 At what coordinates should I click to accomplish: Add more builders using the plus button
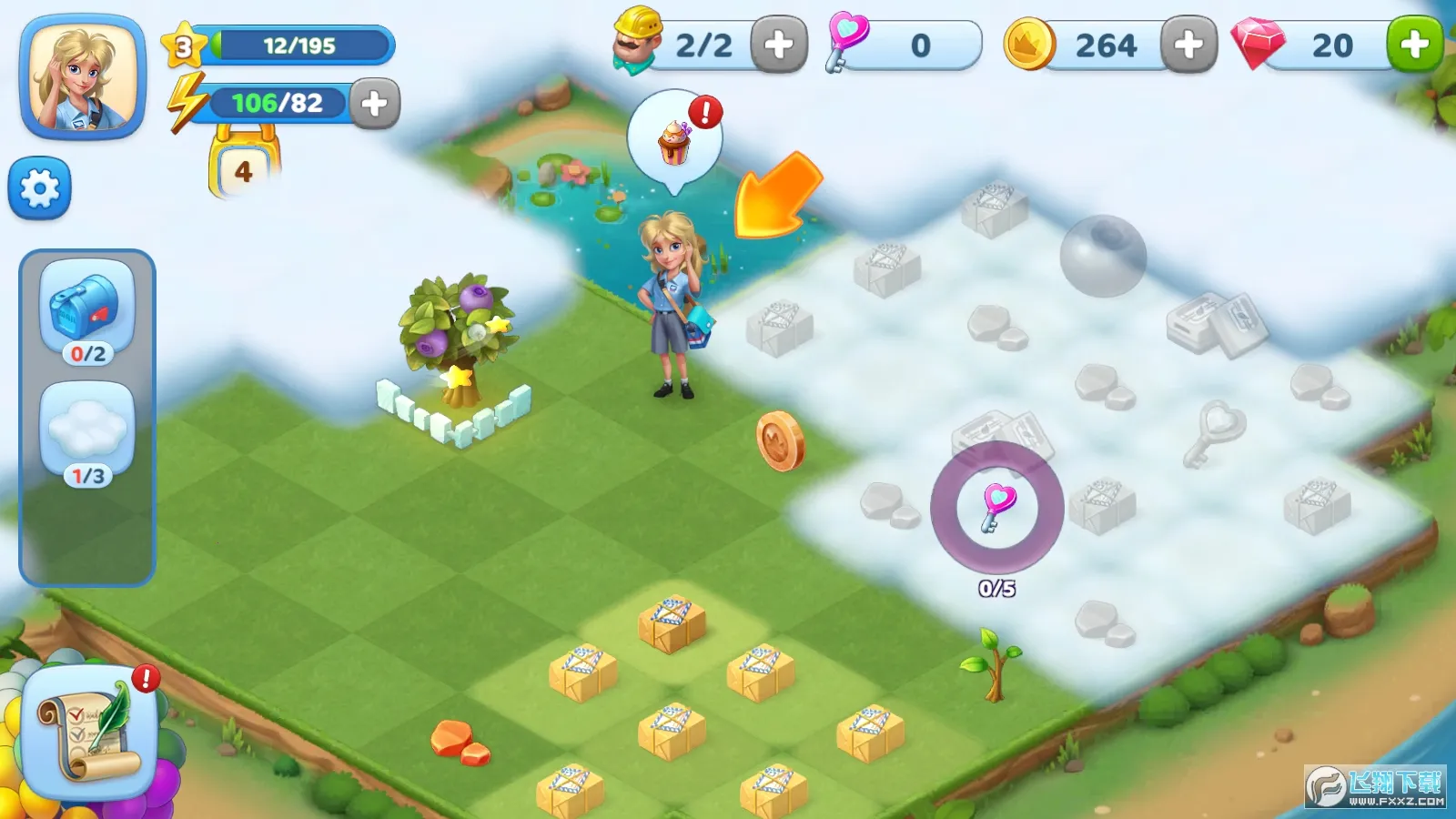[778, 45]
